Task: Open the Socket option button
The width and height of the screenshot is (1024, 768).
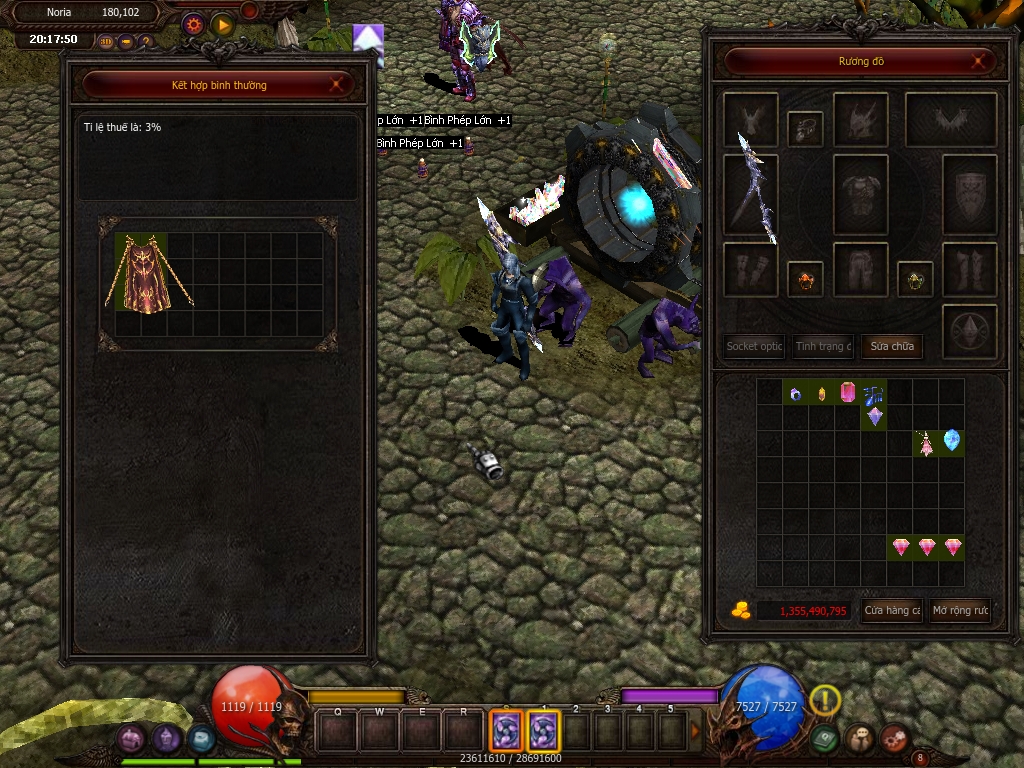Action: point(755,346)
